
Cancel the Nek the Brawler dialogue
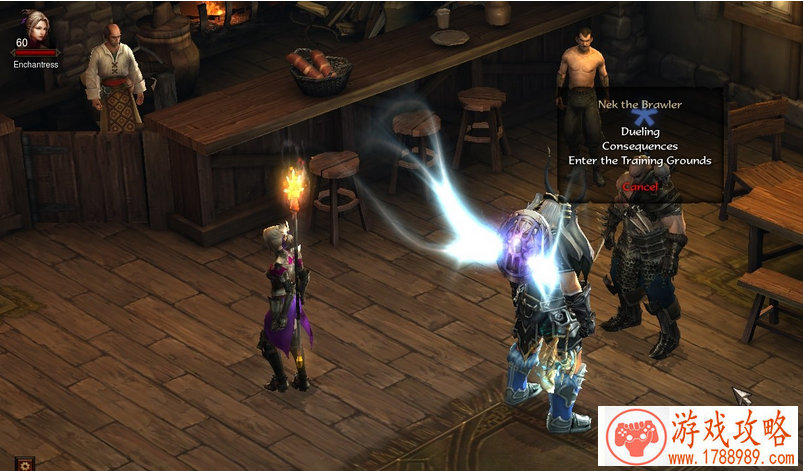coord(640,186)
